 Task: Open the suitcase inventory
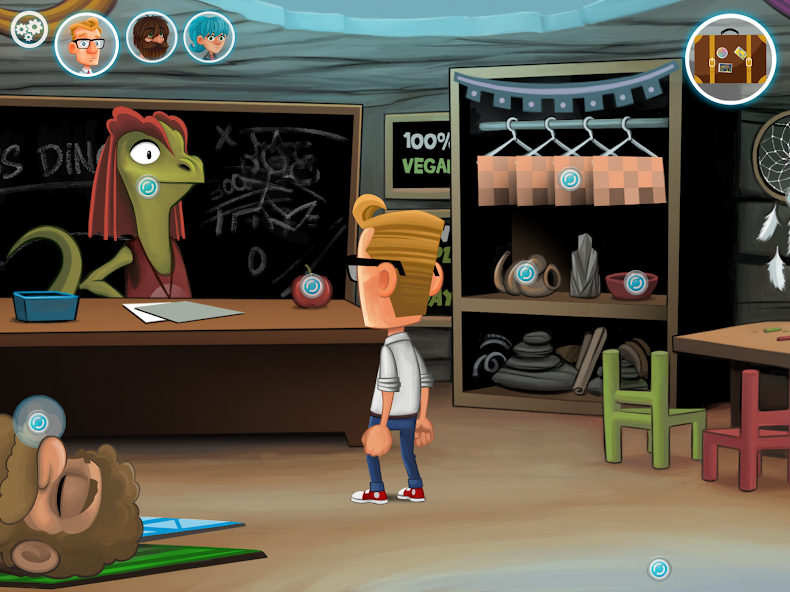point(731,59)
